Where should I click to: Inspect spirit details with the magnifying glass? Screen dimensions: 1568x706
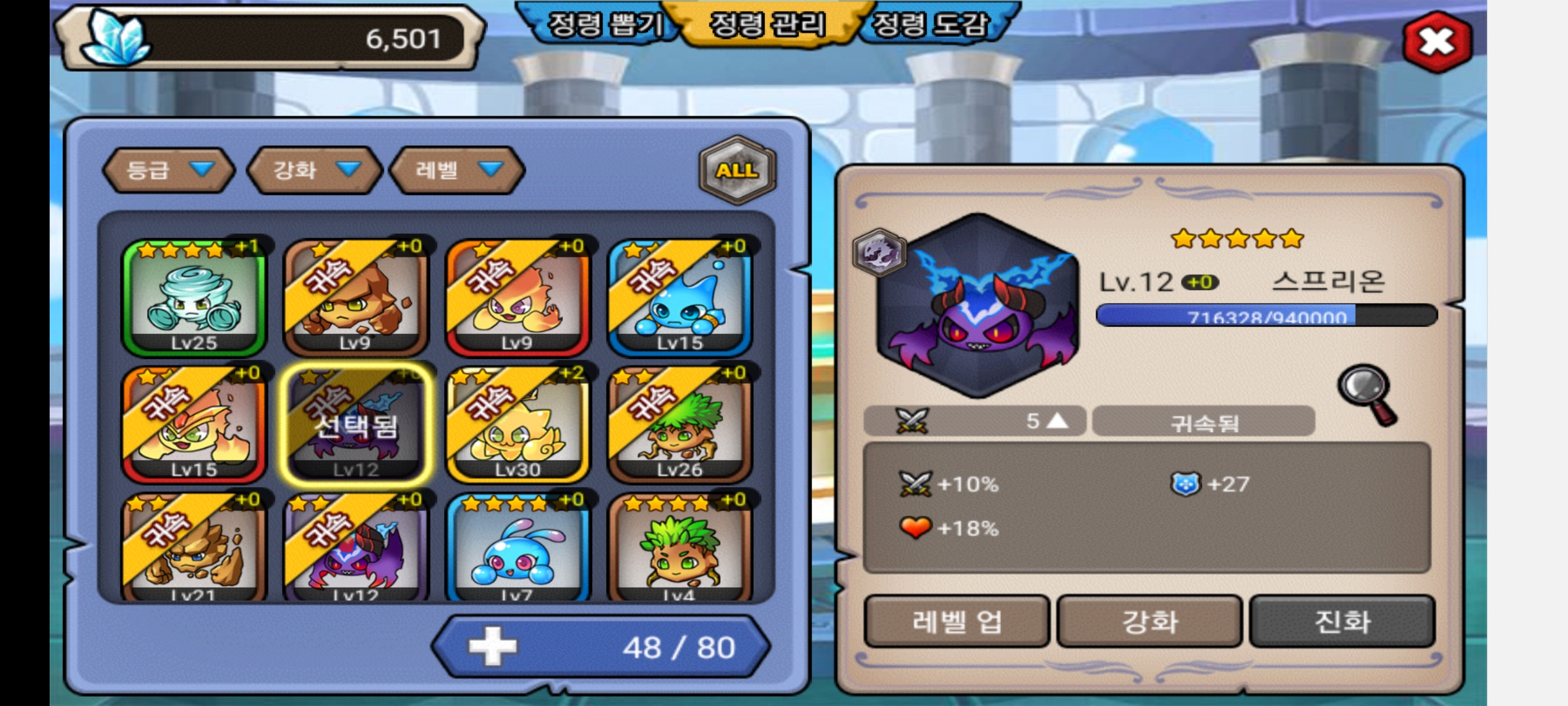[1367, 394]
